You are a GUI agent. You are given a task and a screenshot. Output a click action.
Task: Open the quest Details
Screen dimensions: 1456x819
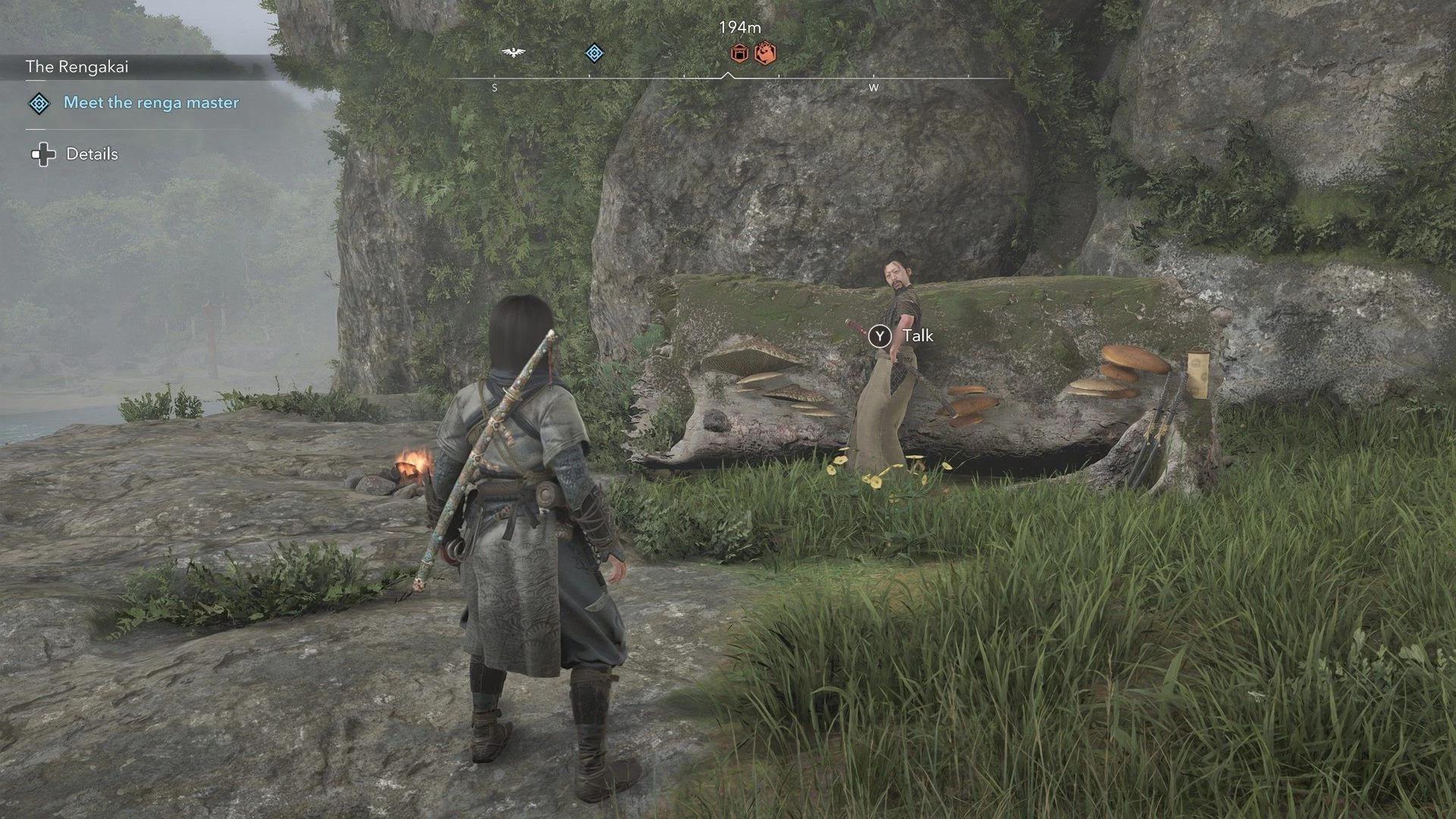[x=92, y=155]
